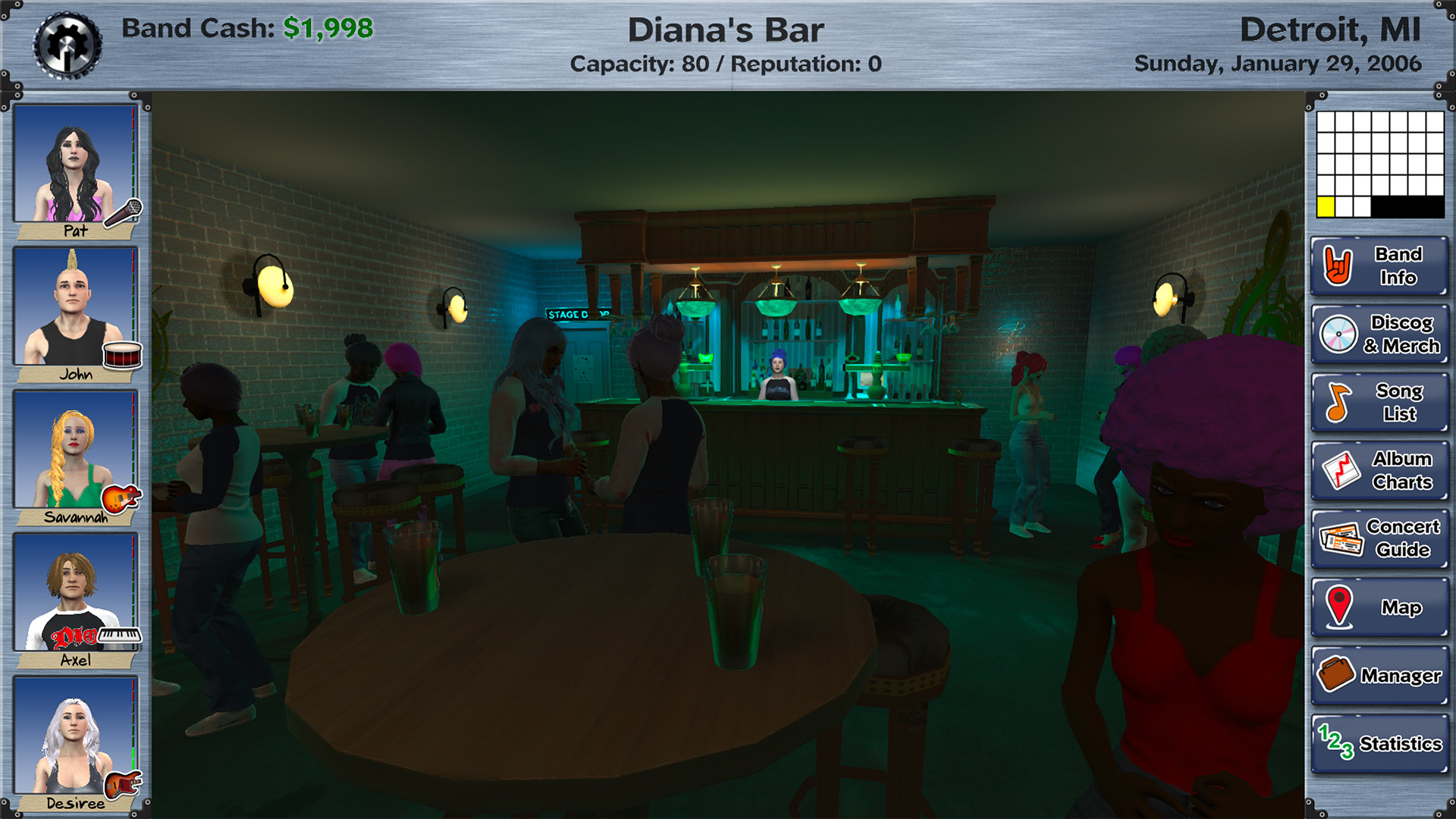View the Album Charts
Screen dimensions: 1456x819
pyautogui.click(x=1379, y=469)
